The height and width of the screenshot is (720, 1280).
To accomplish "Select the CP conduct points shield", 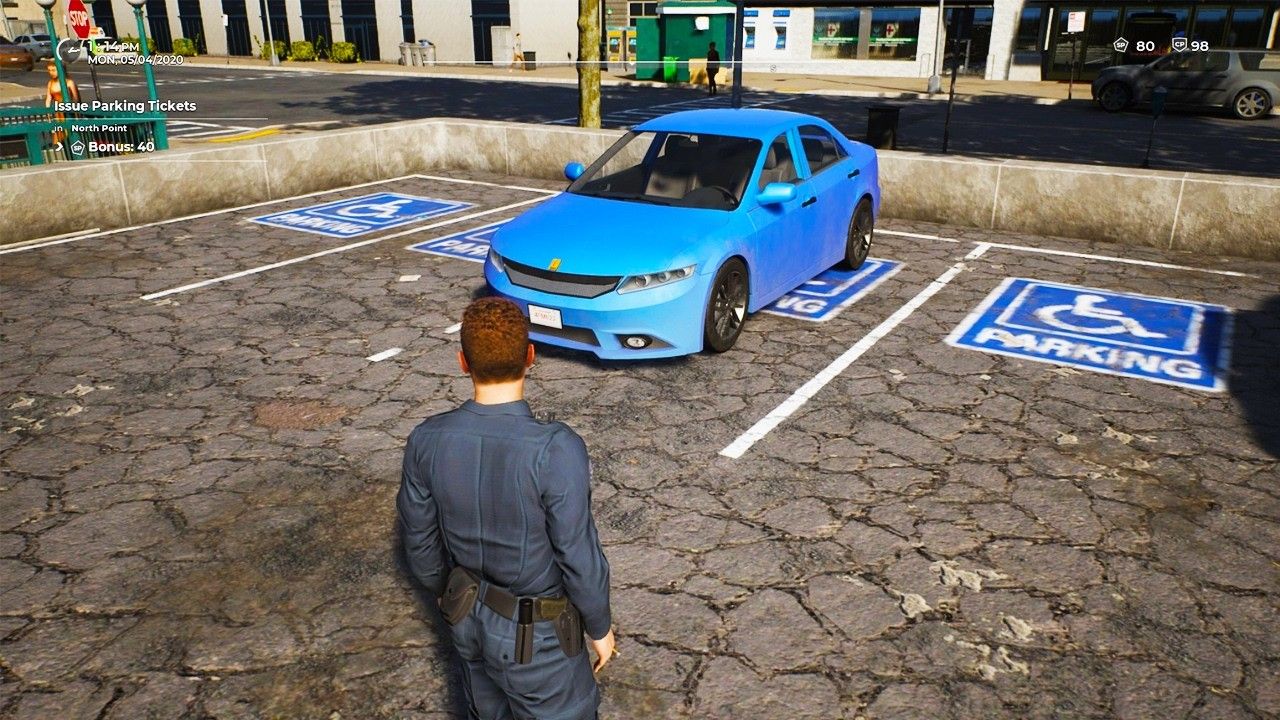I will click(x=1178, y=45).
